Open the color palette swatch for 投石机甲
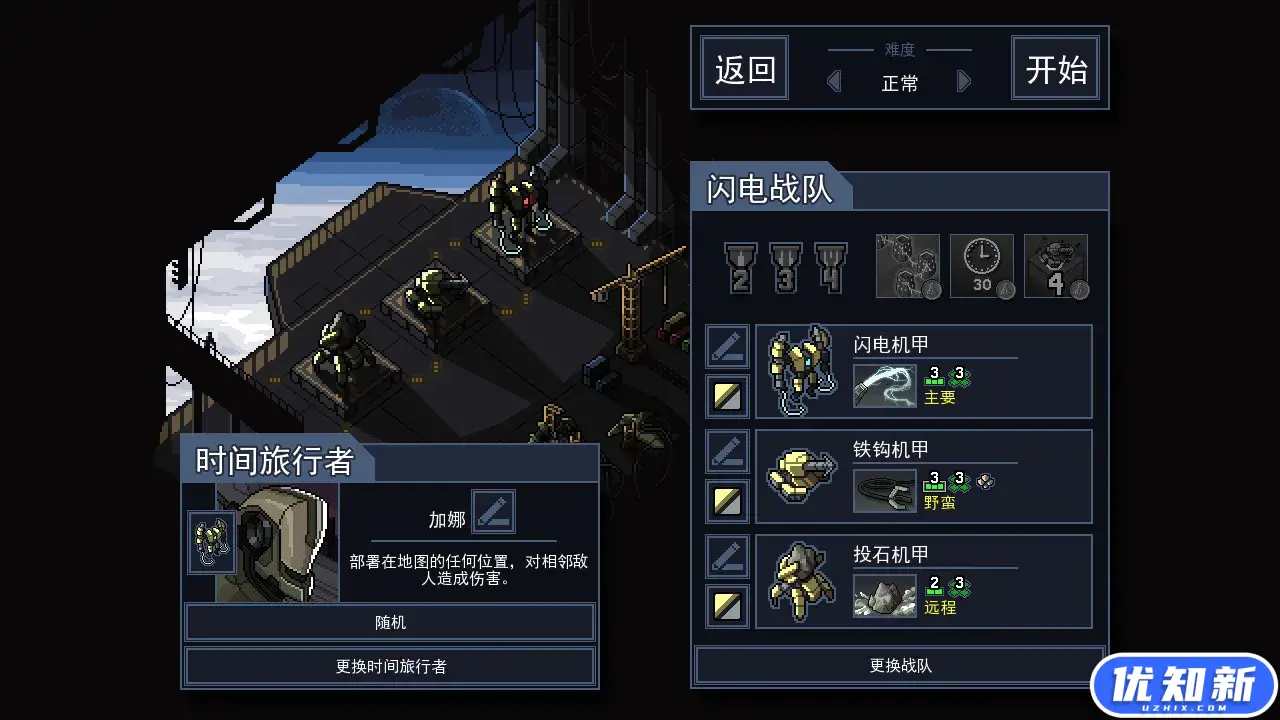This screenshot has width=1280, height=720. [x=727, y=606]
